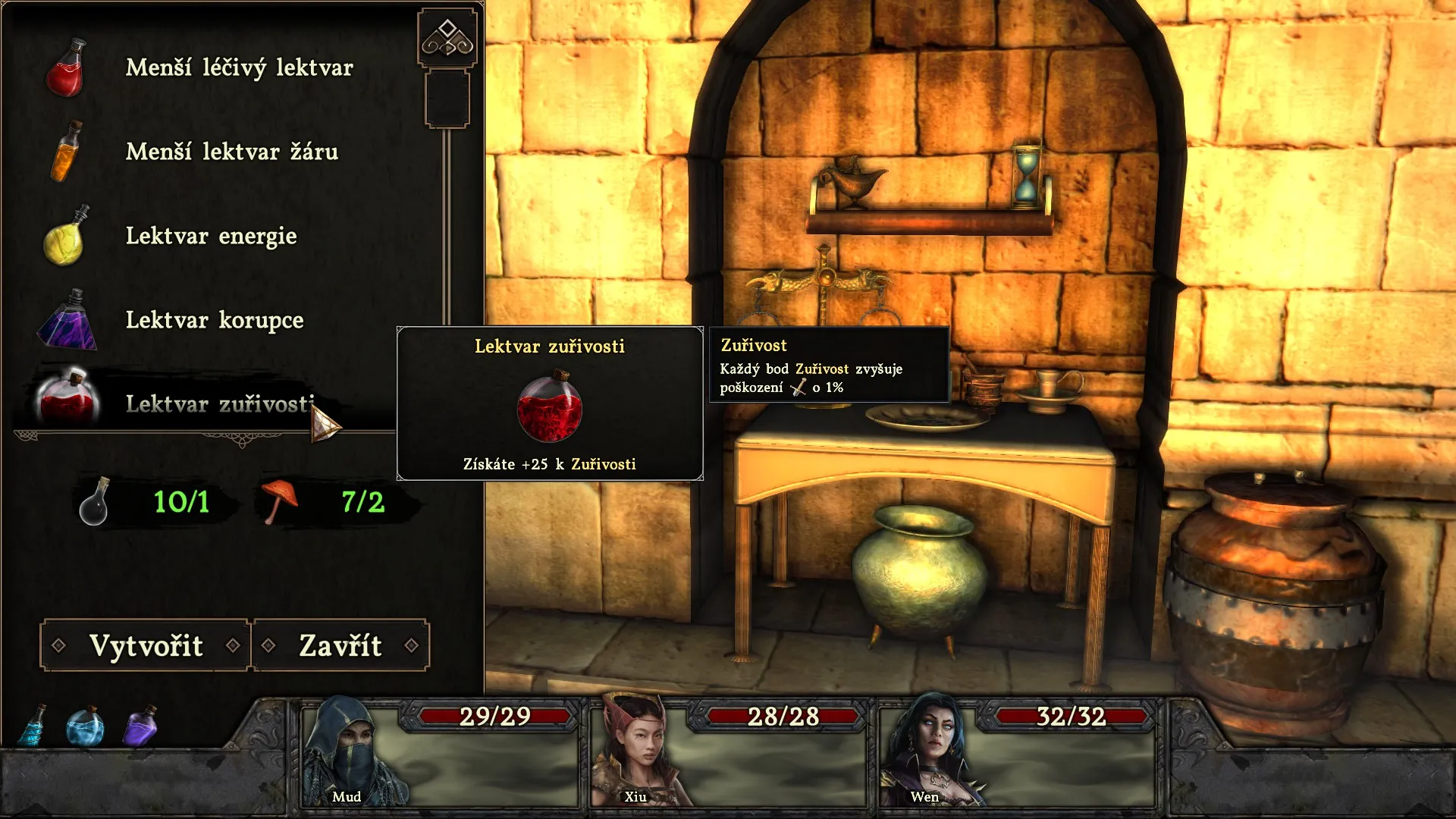Click the recipe list scrollbar handle

[447, 99]
